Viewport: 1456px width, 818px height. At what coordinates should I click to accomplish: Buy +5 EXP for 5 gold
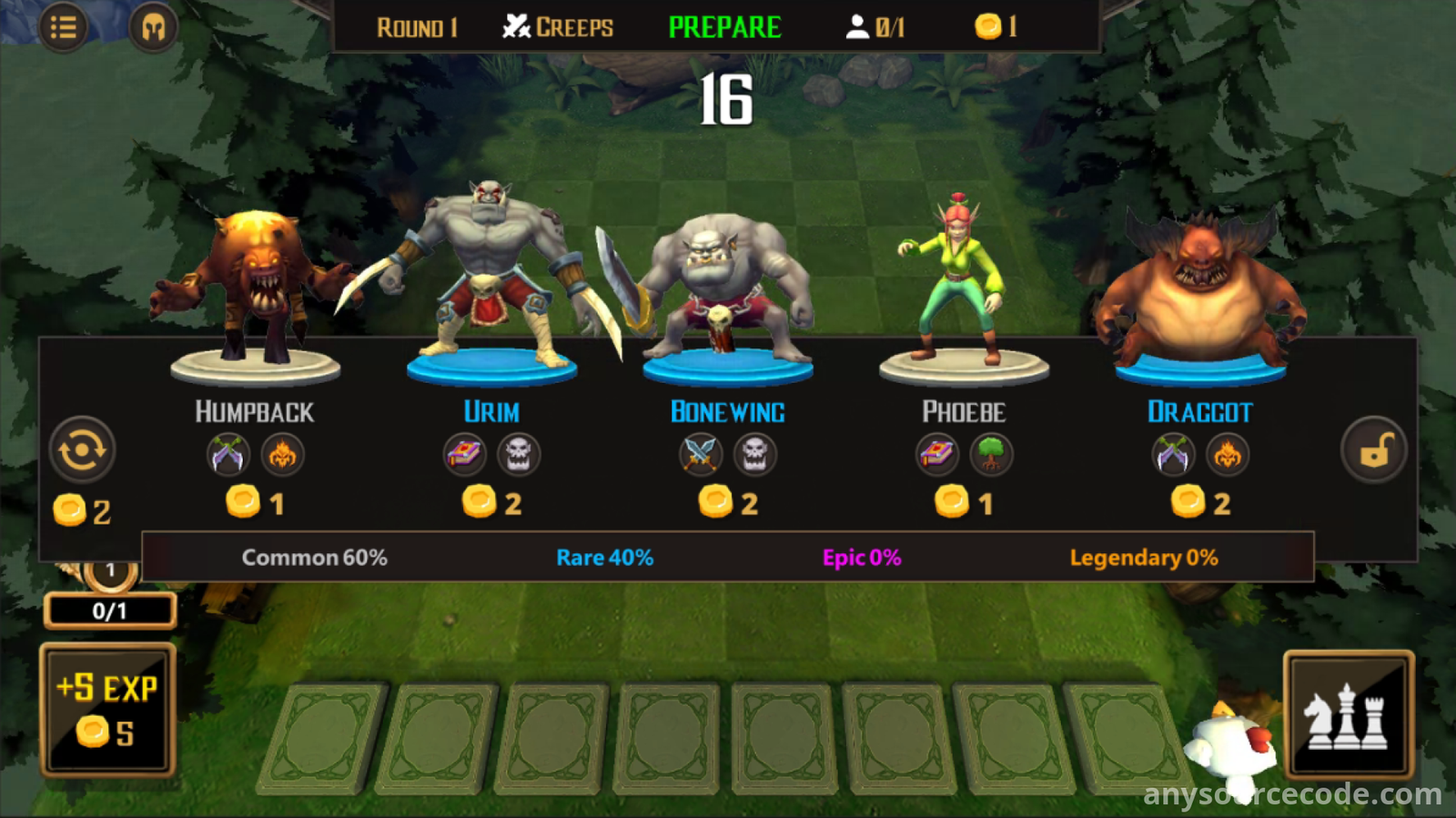107,710
